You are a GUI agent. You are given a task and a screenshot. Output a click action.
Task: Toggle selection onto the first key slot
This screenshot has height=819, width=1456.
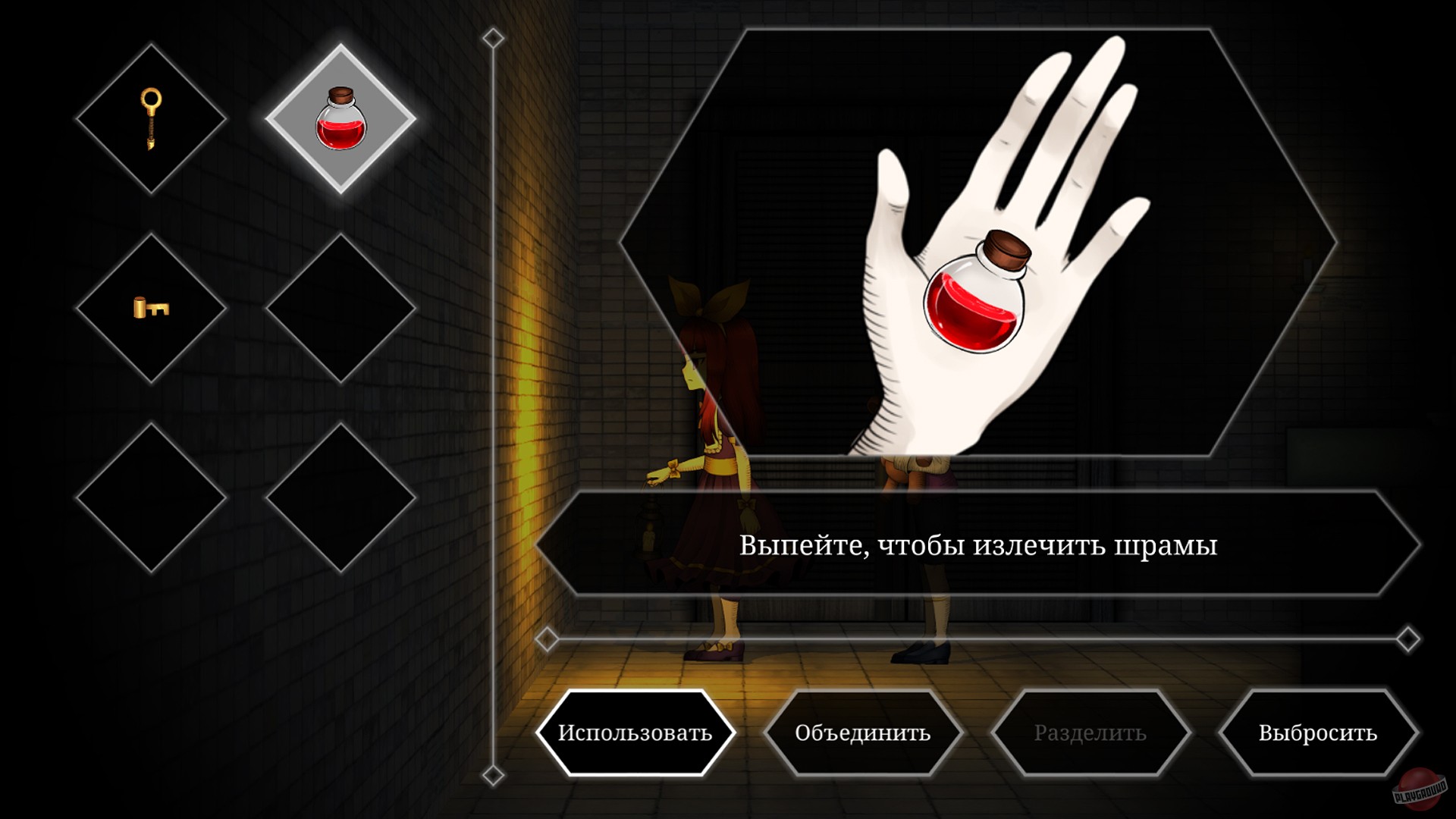151,118
